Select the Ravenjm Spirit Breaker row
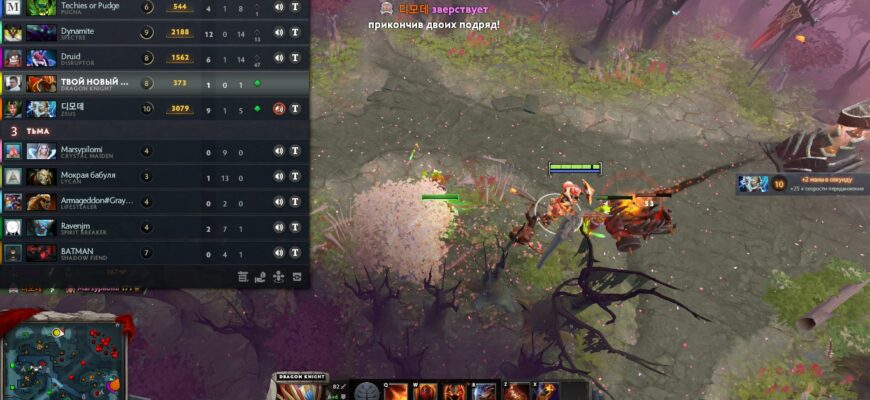 point(150,228)
